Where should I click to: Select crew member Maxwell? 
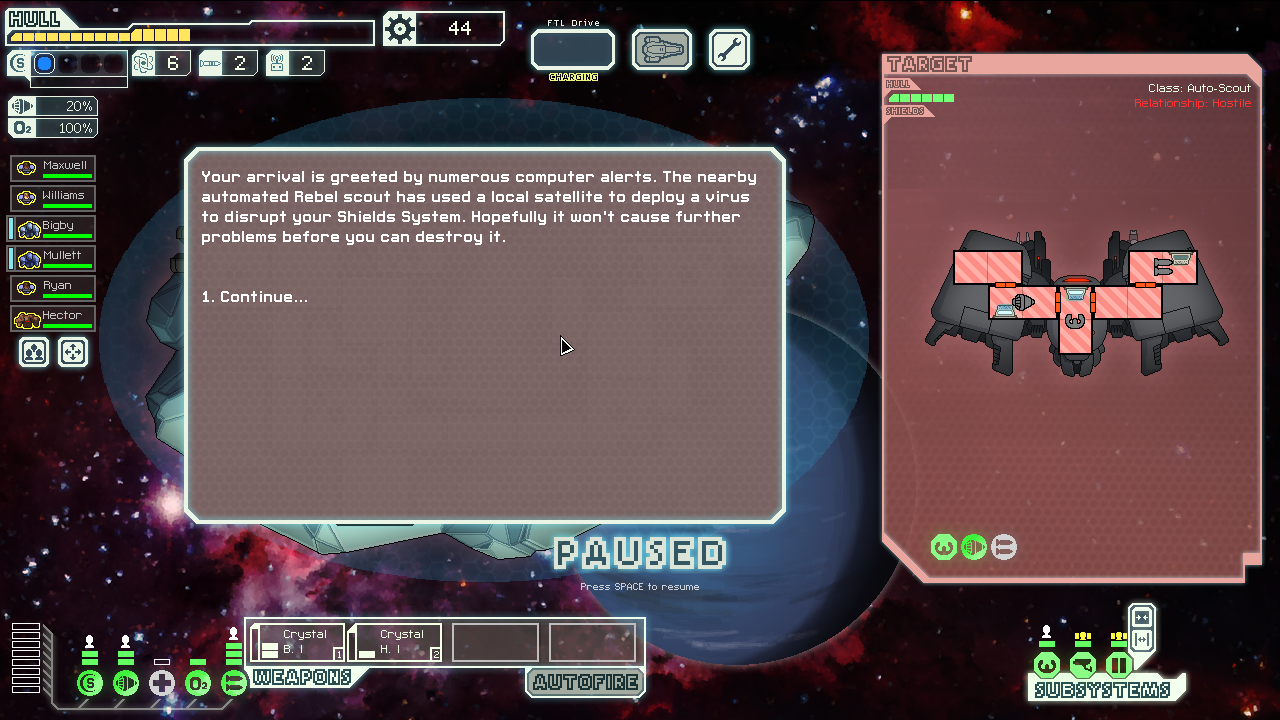coord(53,168)
